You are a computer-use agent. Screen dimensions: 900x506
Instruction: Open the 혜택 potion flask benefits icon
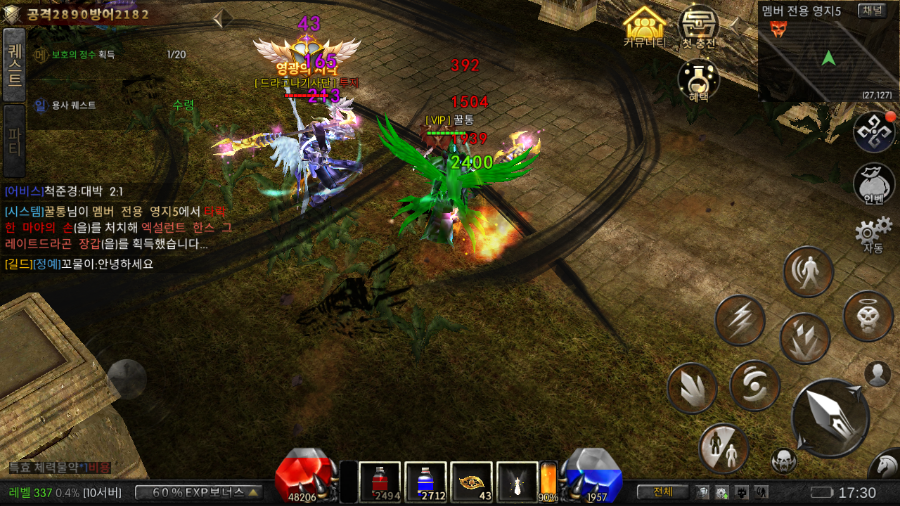[x=699, y=78]
